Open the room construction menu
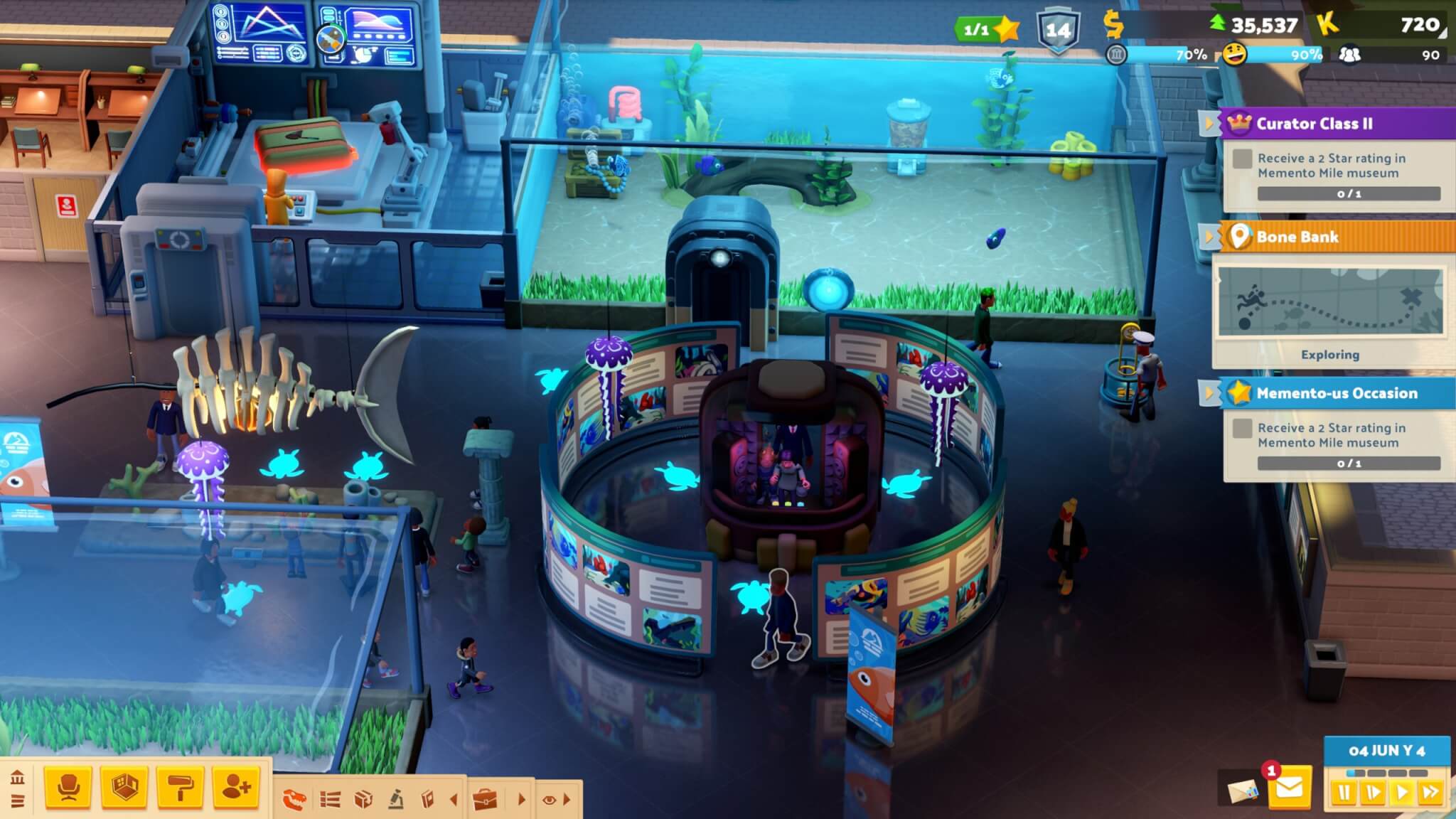The height and width of the screenshot is (819, 1456). [124, 788]
